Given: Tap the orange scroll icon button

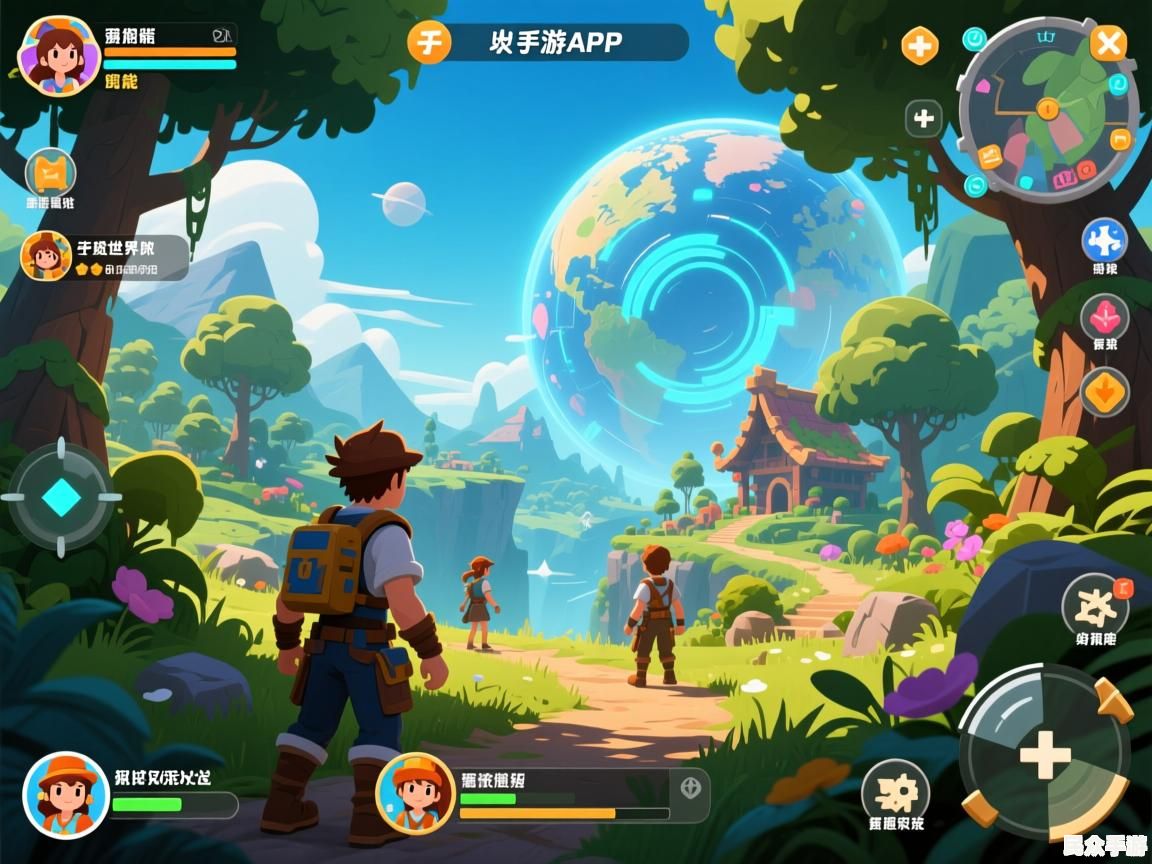Looking at the screenshot, I should click(50, 174).
